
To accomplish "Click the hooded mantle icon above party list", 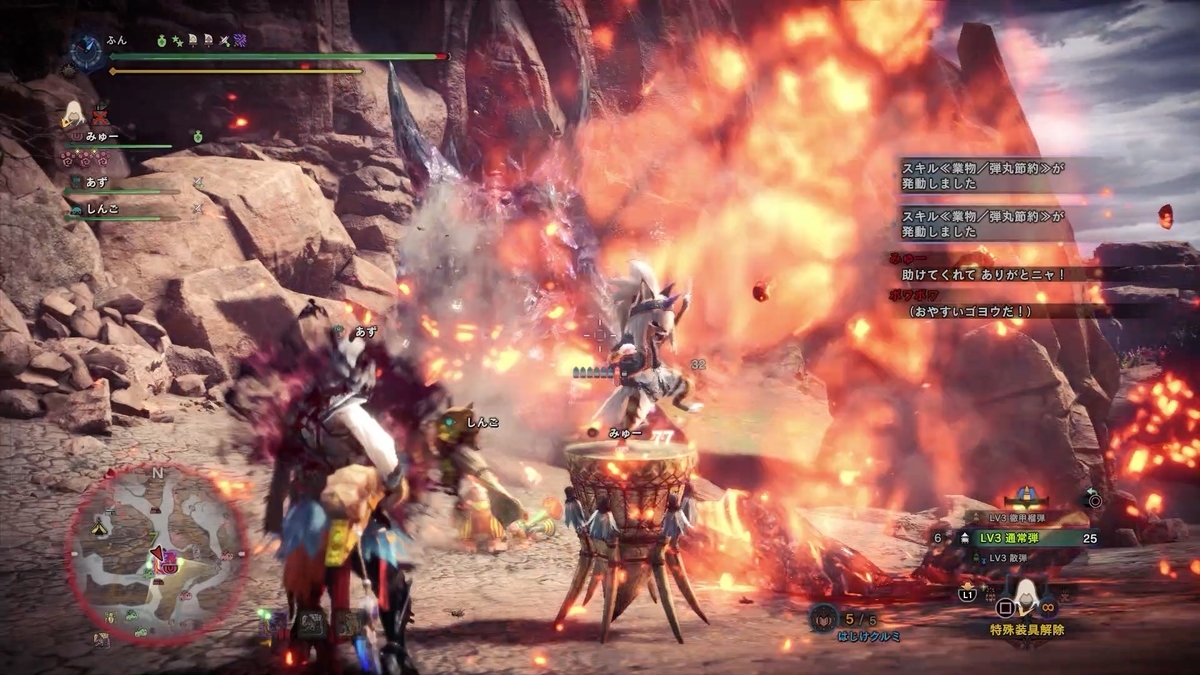I will tap(73, 113).
